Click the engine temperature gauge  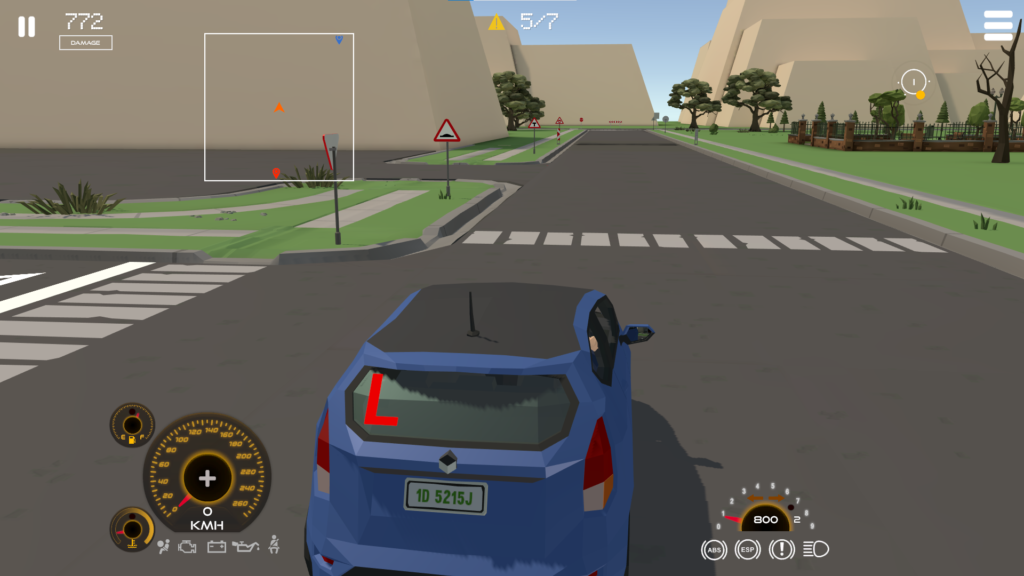132,528
